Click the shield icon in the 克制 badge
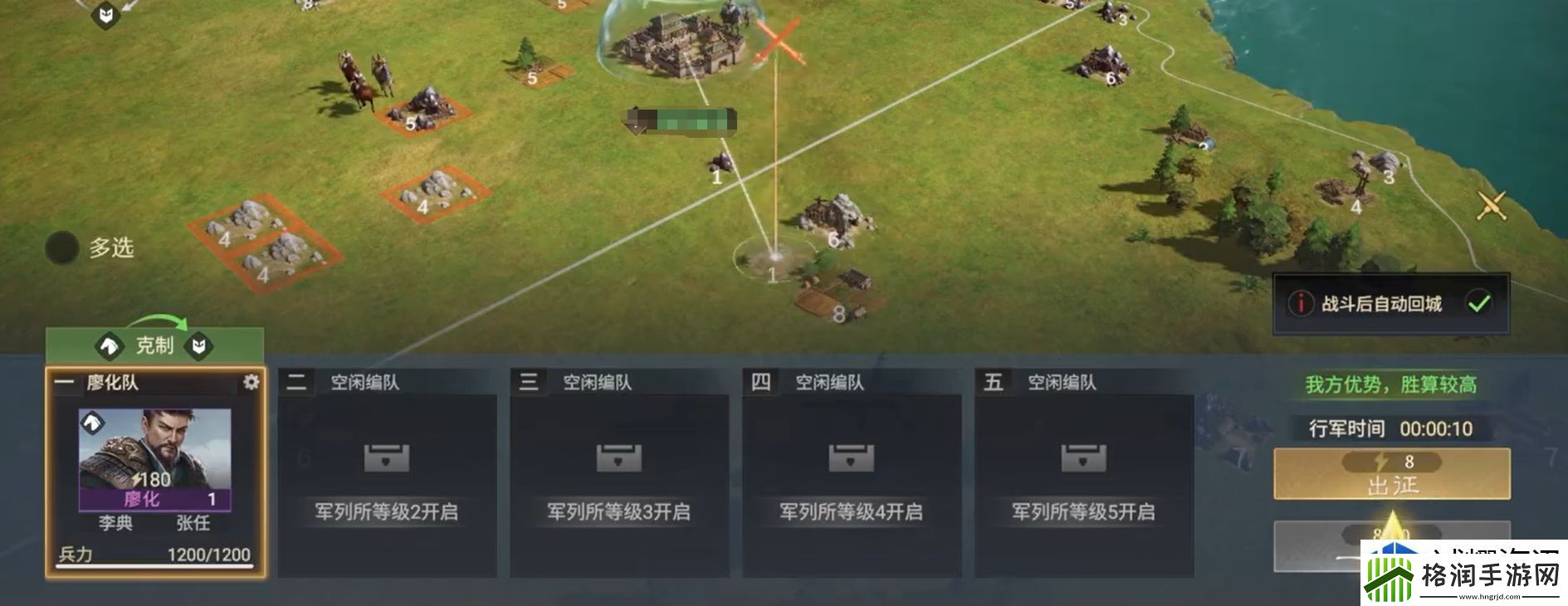 (x=197, y=346)
